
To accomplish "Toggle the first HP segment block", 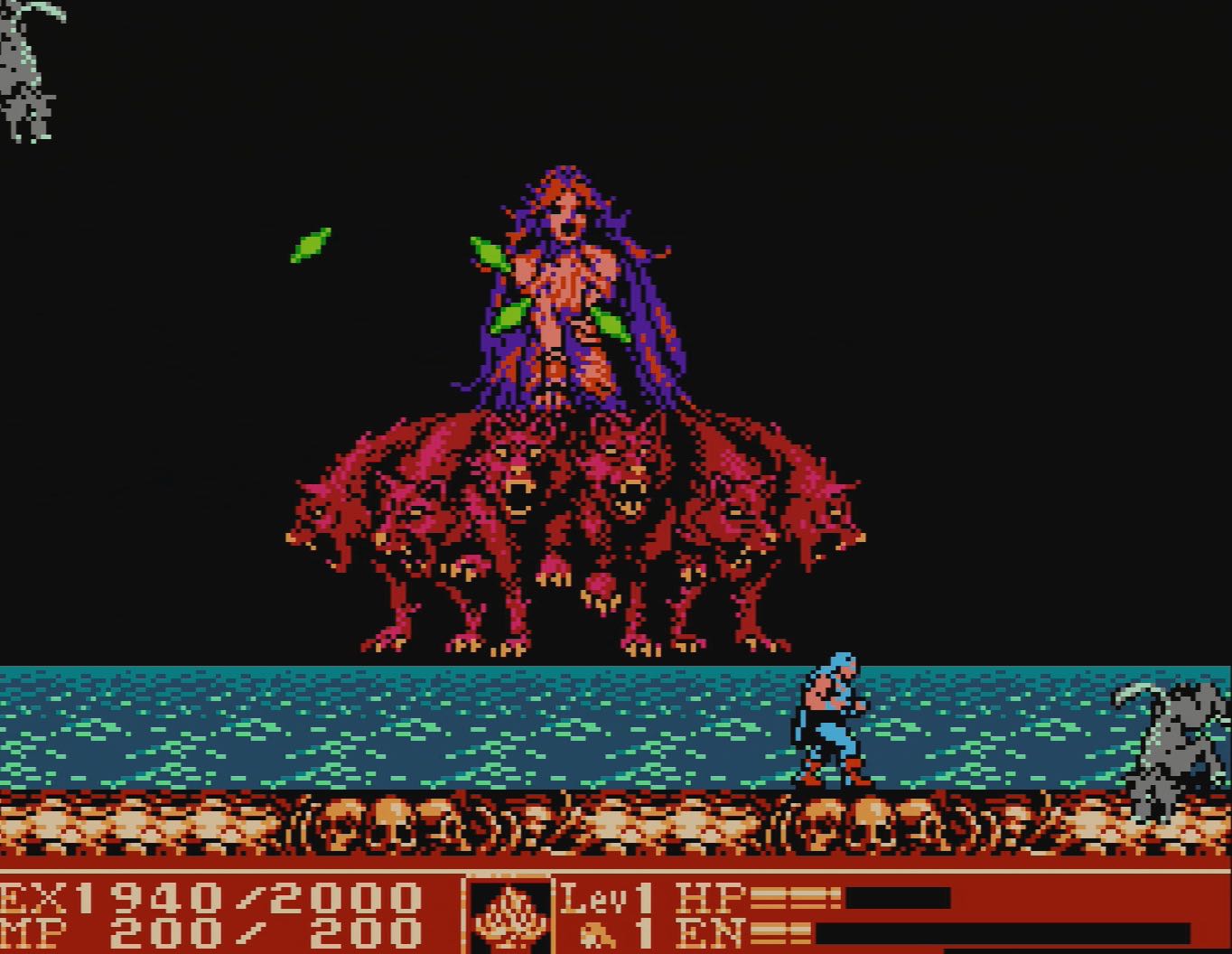I will [x=766, y=894].
